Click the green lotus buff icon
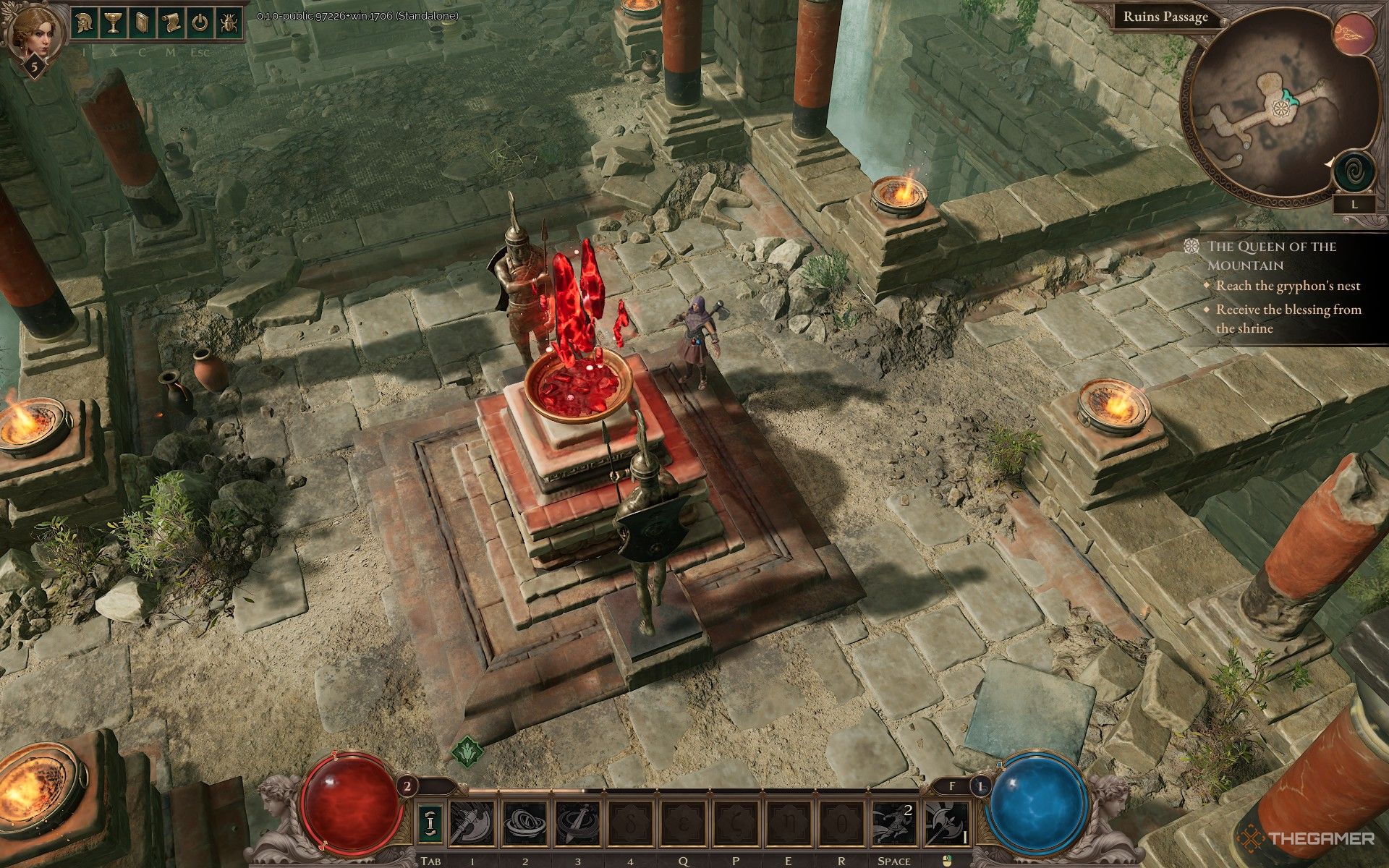The image size is (1389, 868). (467, 751)
